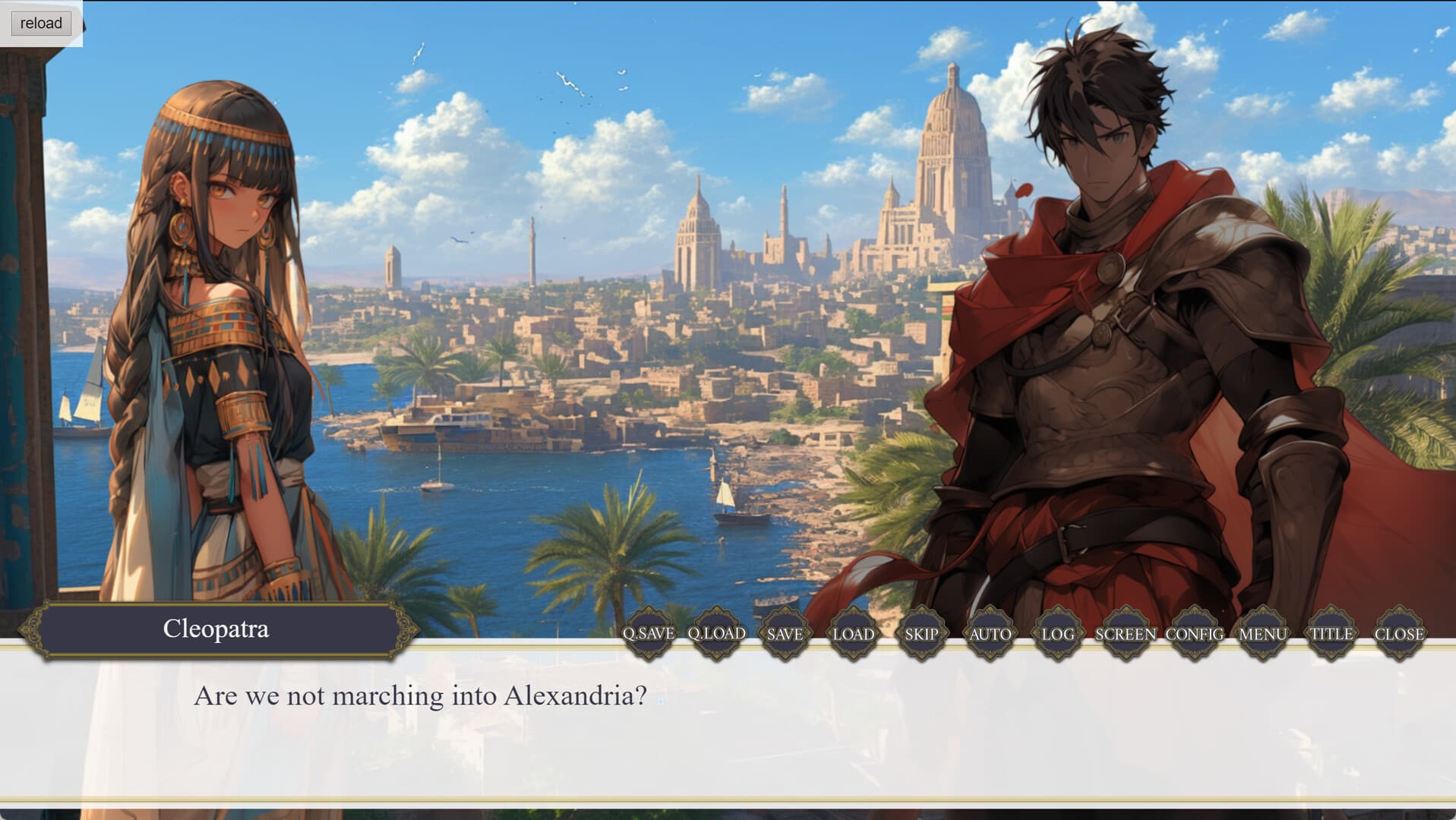Viewport: 1456px width, 820px height.
Task: Open the game MENU
Action: point(1262,632)
